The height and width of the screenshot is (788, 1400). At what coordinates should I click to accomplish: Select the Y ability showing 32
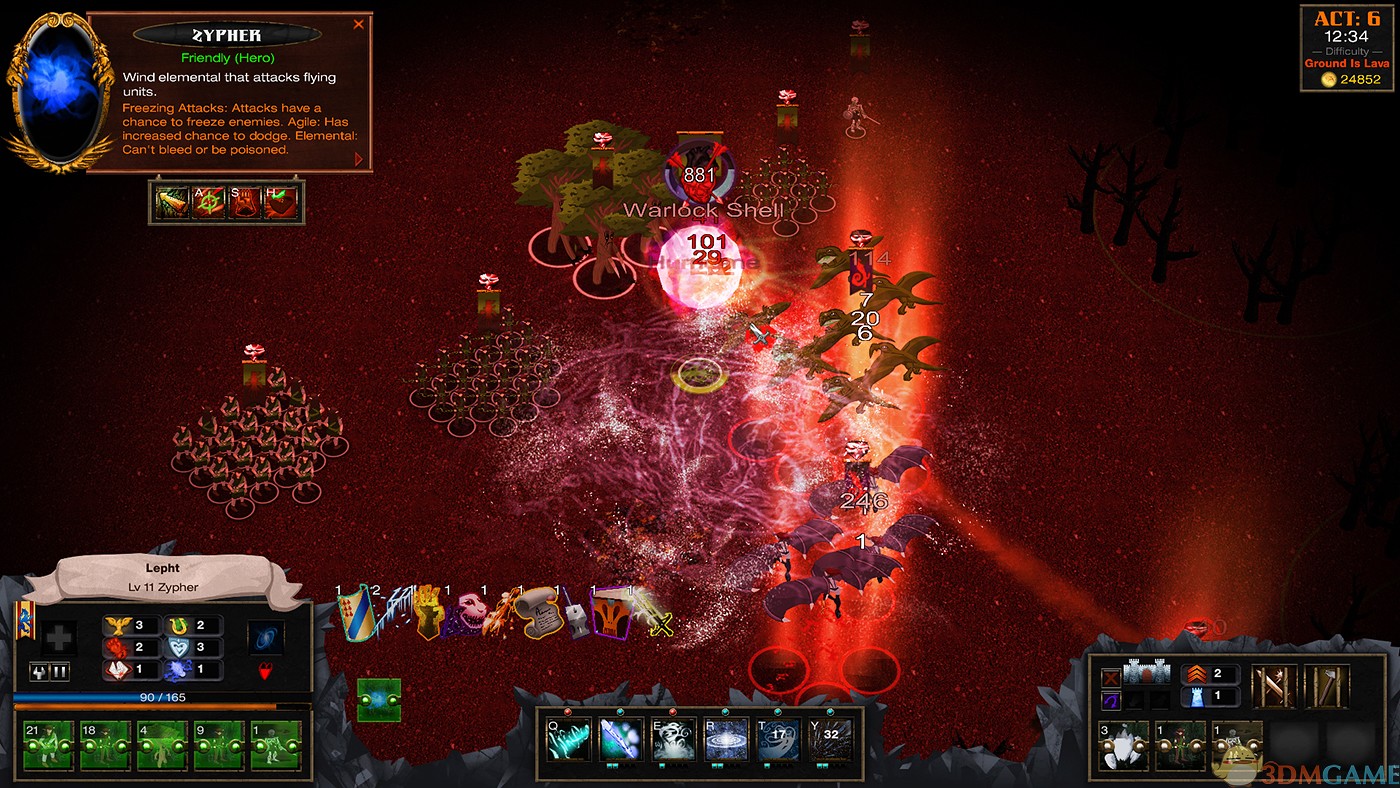click(x=830, y=739)
